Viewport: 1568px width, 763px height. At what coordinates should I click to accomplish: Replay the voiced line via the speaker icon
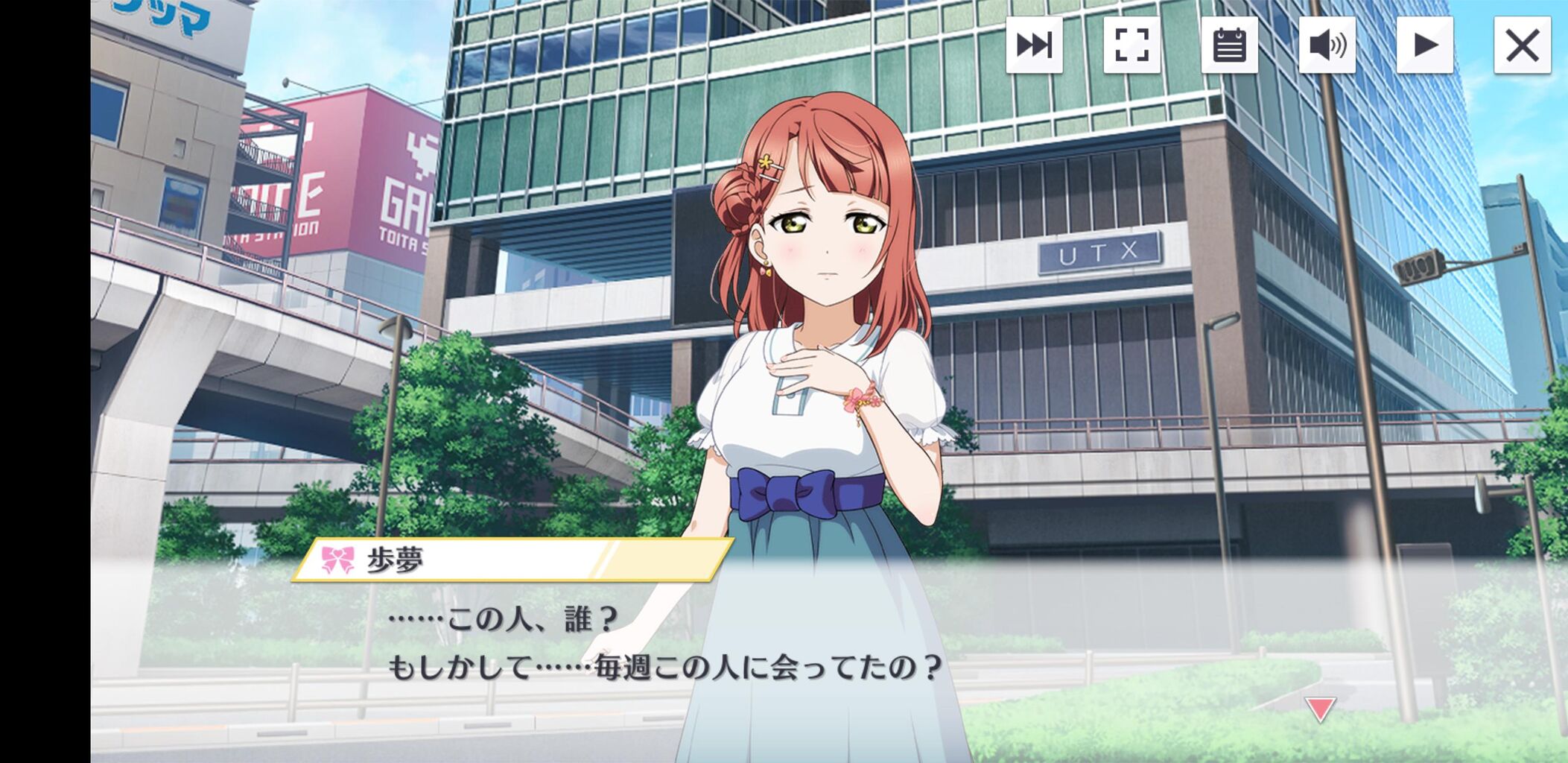1329,46
